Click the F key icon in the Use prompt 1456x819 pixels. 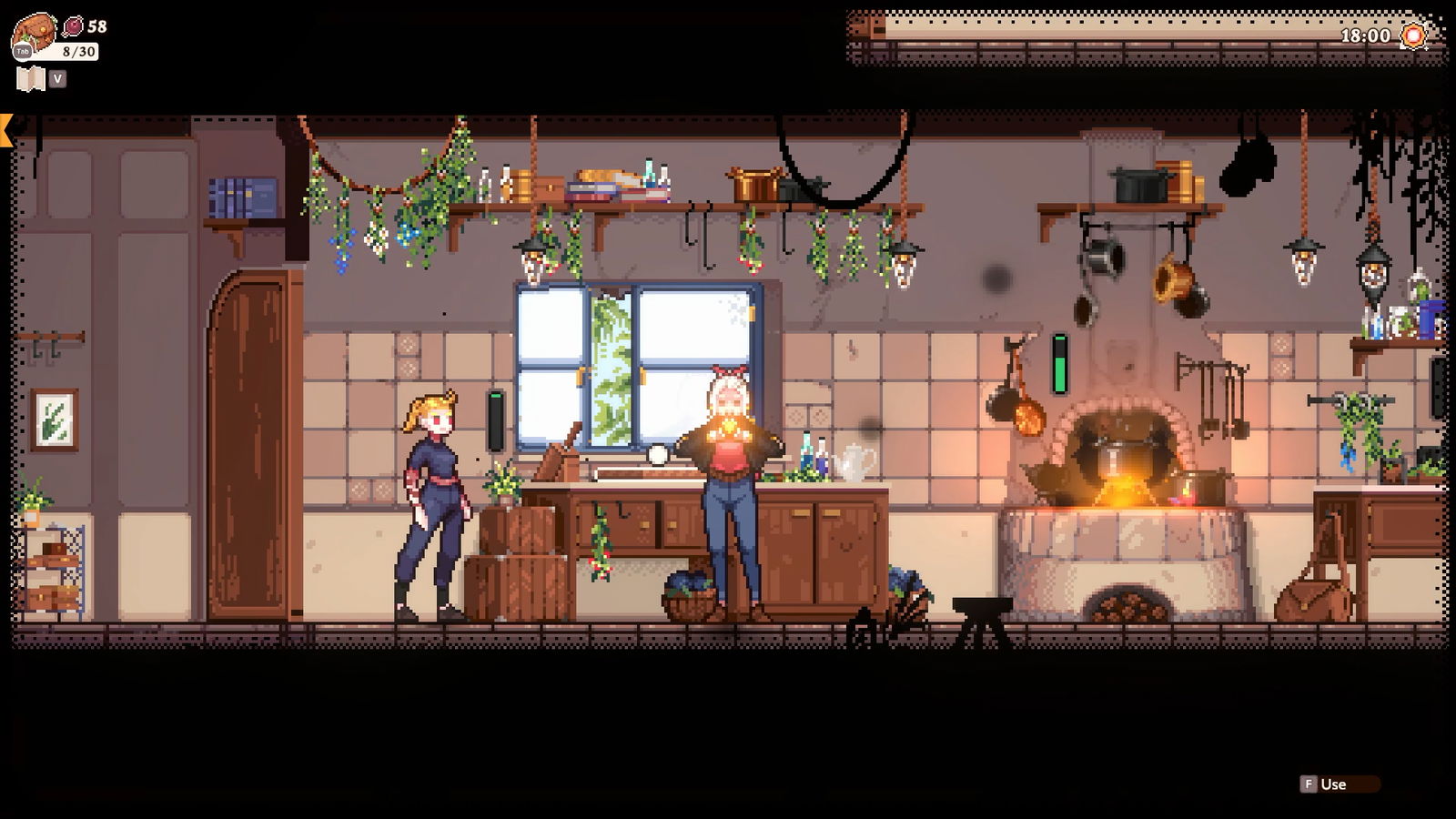[1308, 783]
